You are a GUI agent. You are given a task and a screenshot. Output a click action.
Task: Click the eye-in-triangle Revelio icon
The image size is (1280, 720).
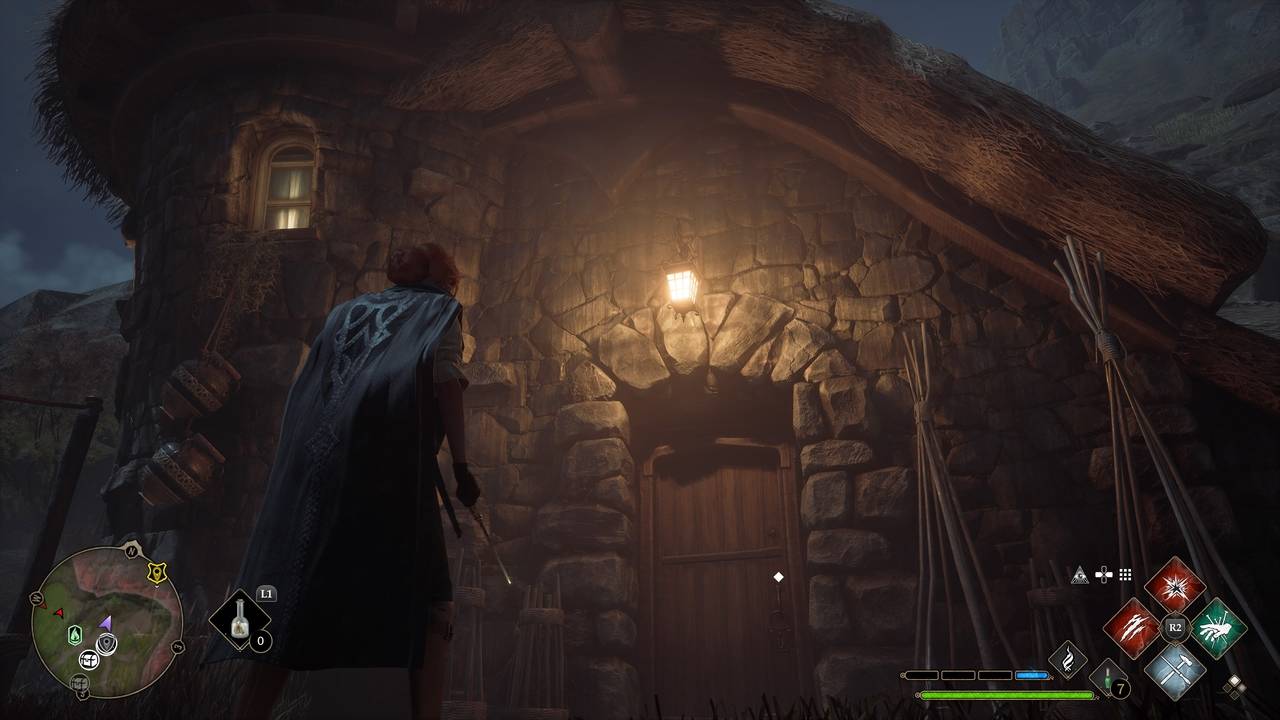1079,575
